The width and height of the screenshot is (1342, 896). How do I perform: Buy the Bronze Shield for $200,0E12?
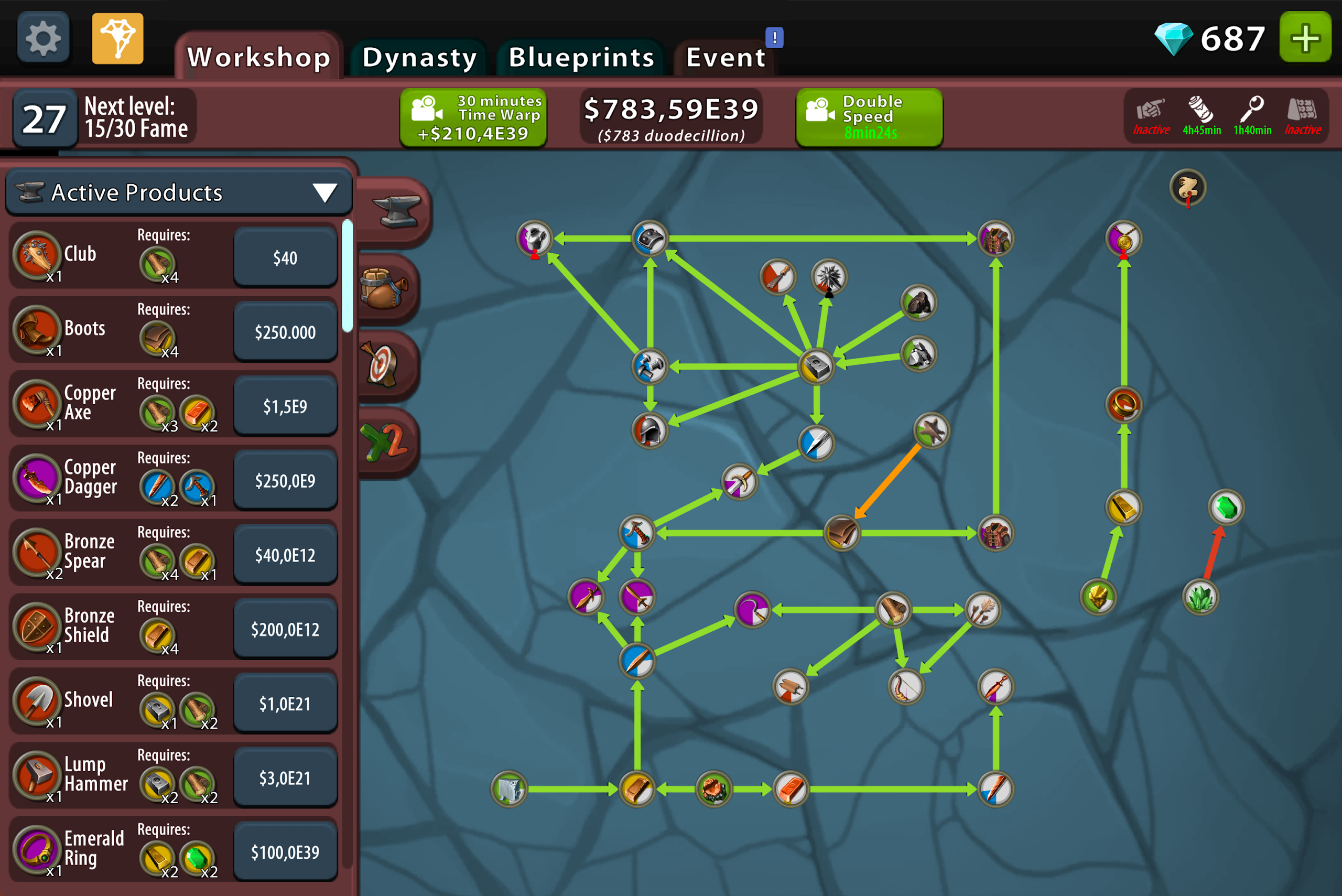click(x=285, y=629)
